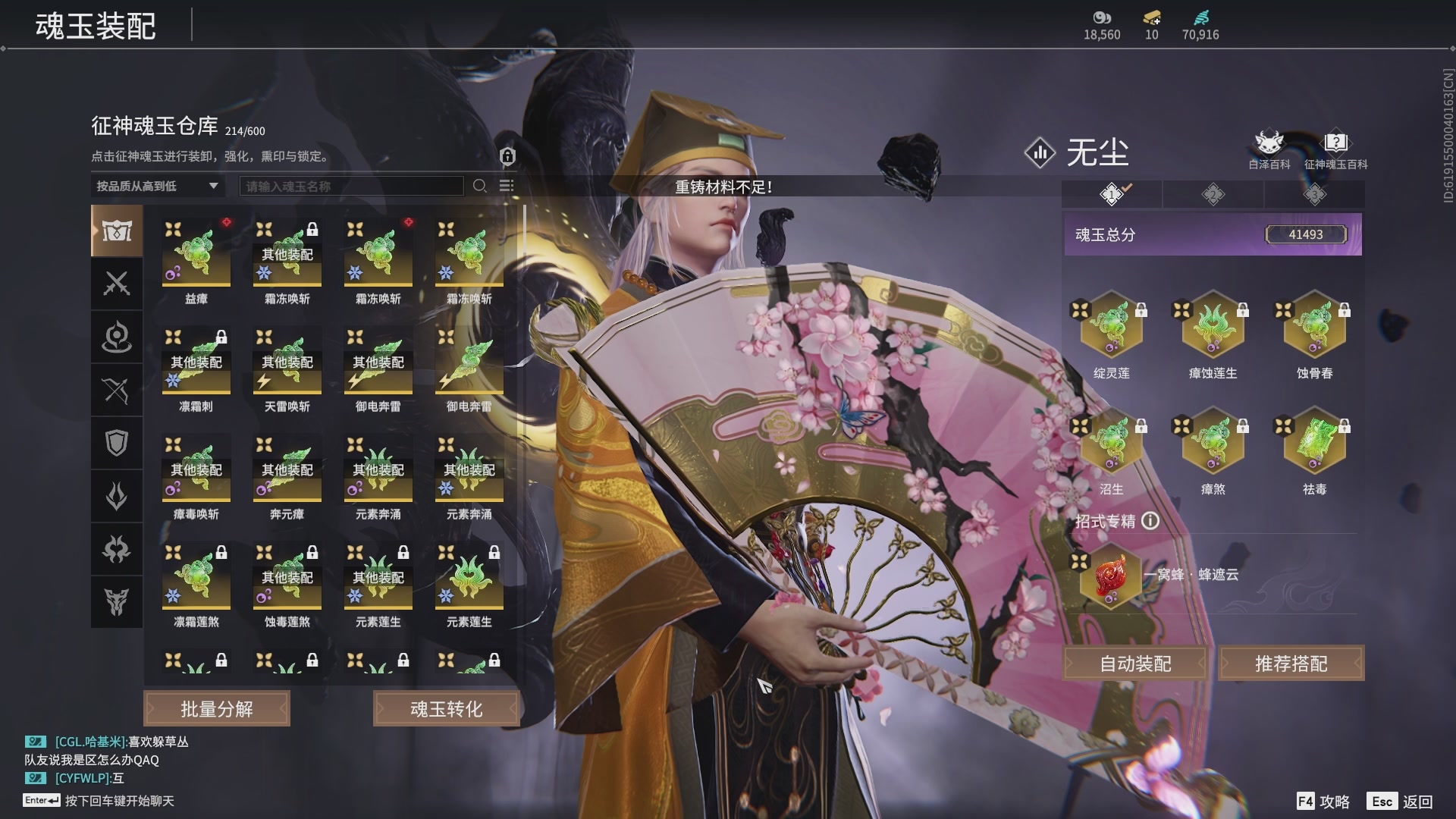This screenshot has height=819, width=1456.
Task: Toggle the lock icon above the warehouse panel
Action: [507, 155]
